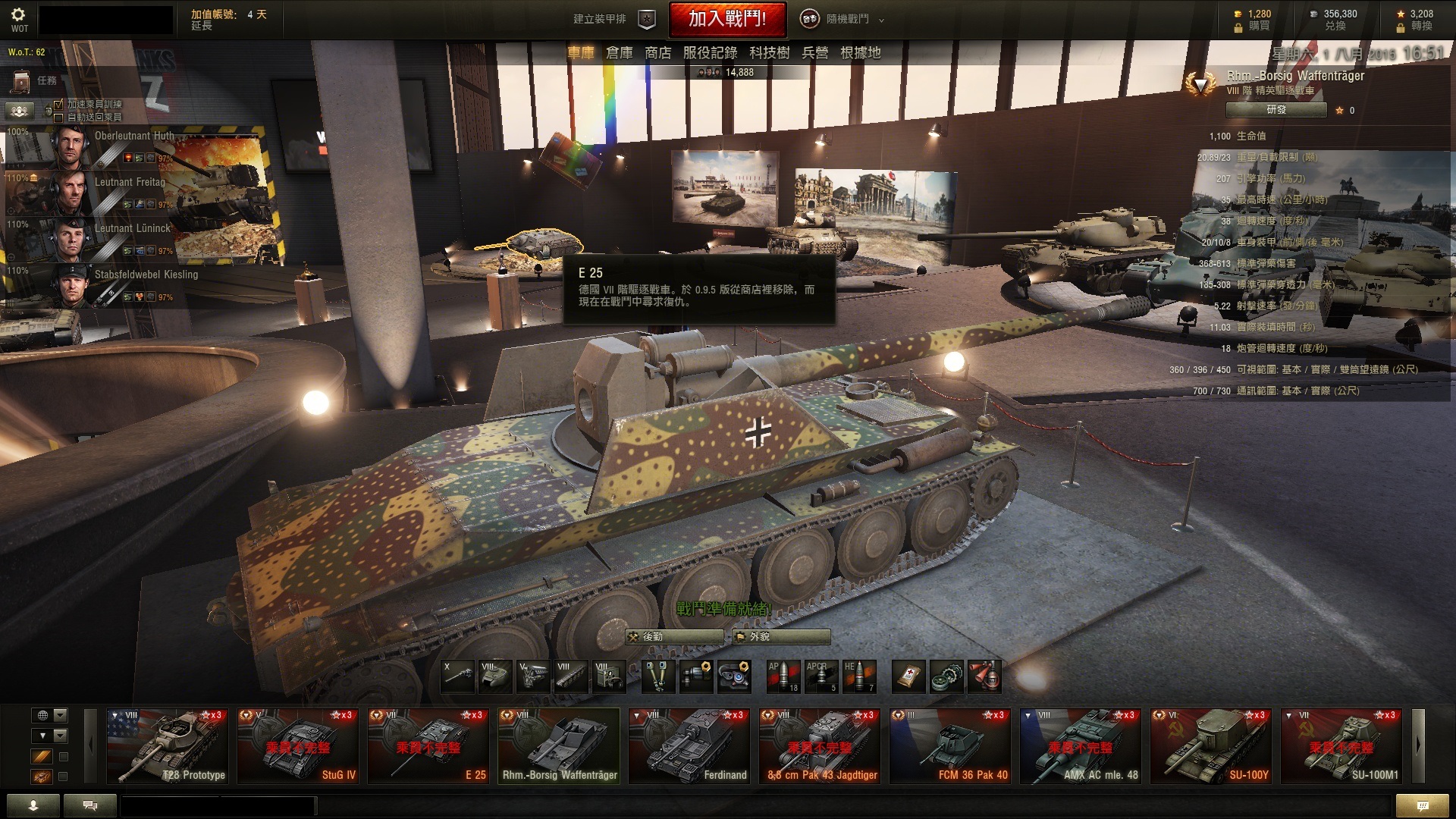The width and height of the screenshot is (1456, 819).
Task: Open the 商店 store tab
Action: point(657,53)
